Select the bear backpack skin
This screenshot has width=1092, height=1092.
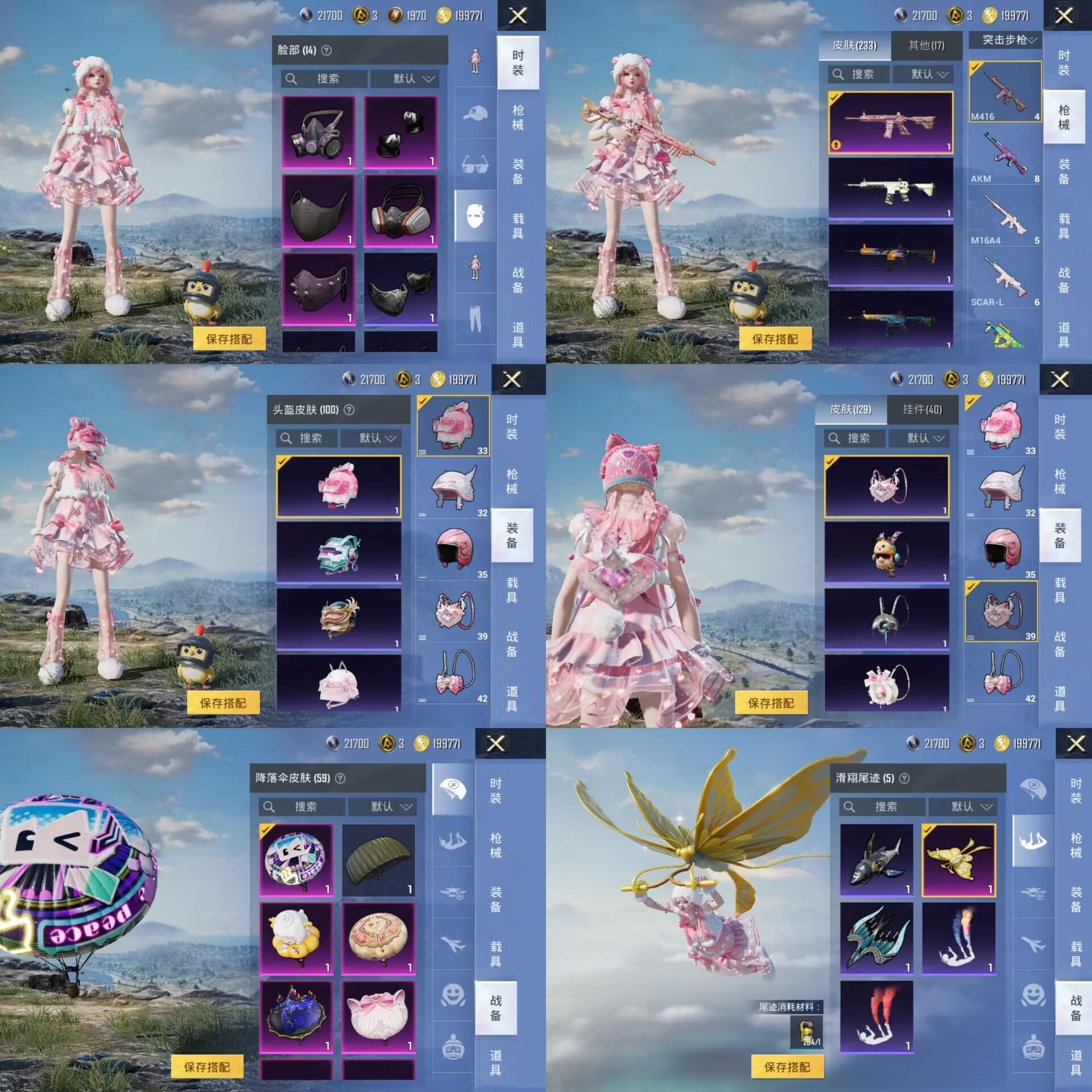pos(886,553)
